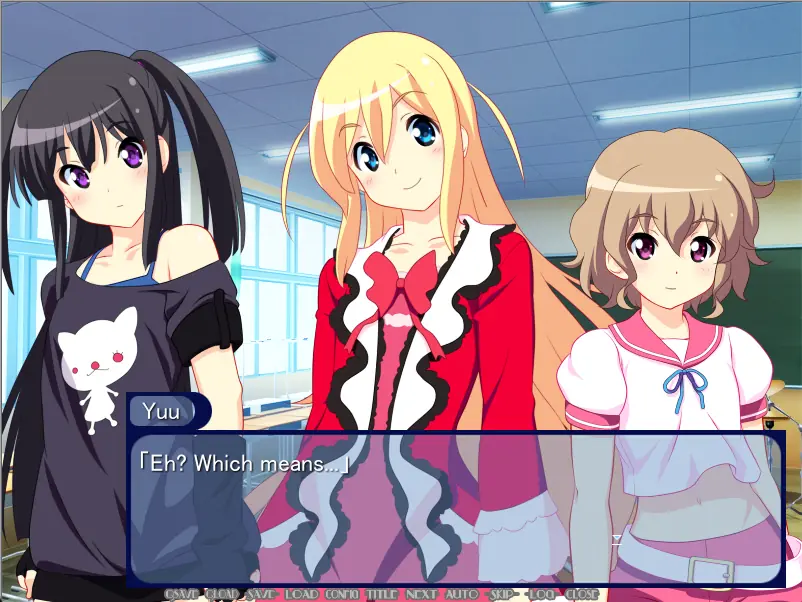Turn on AUTO text advance
The height and width of the screenshot is (602, 802).
pos(461,594)
